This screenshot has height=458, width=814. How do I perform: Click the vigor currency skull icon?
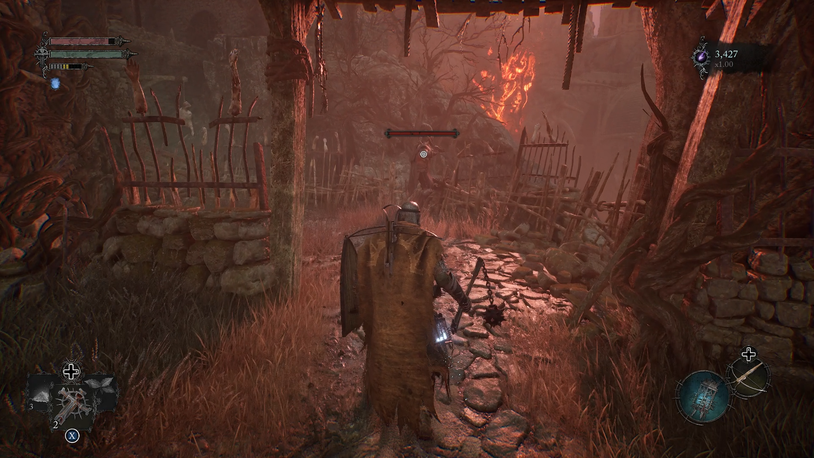coord(702,58)
